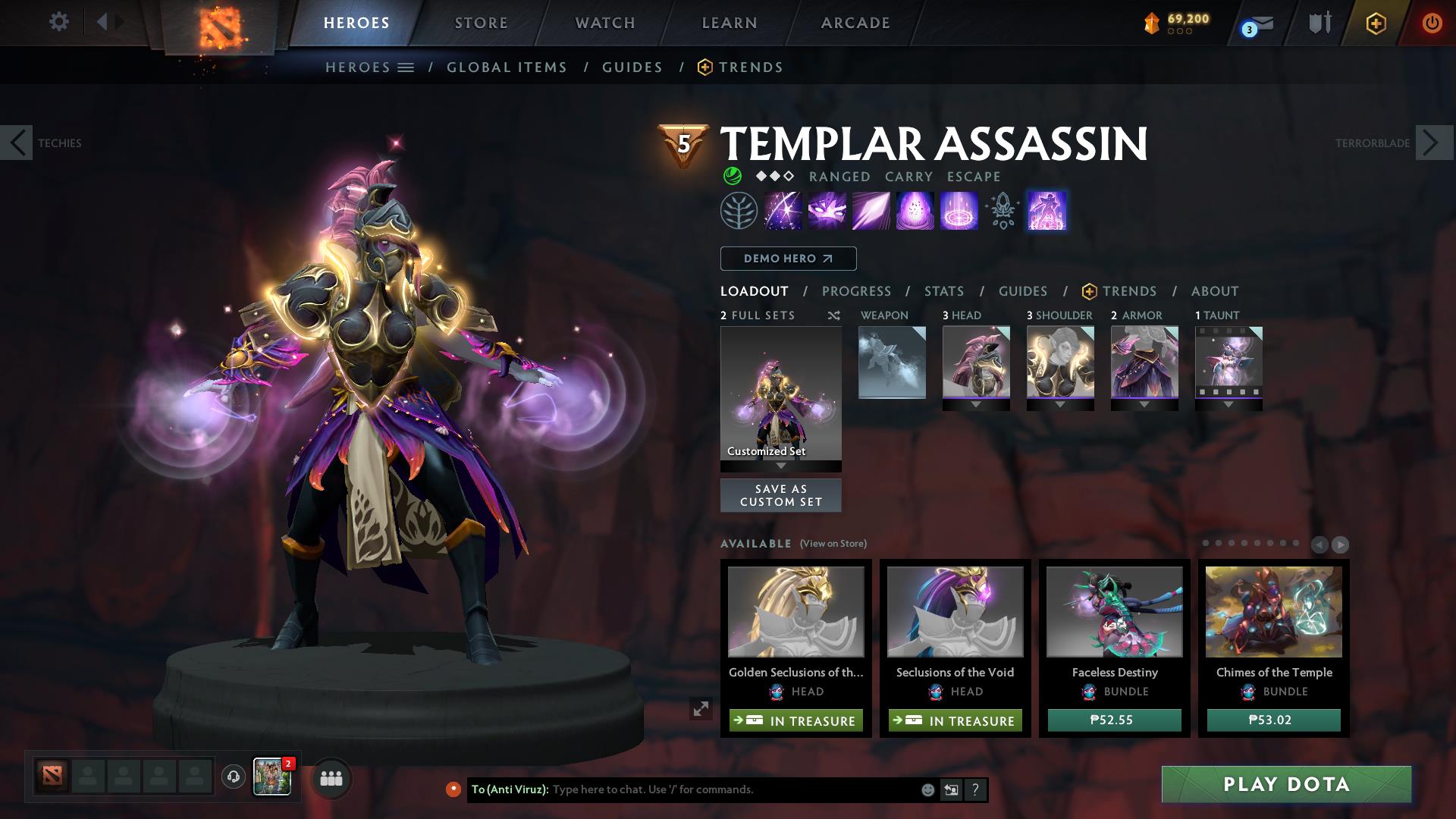Click the friends list icon near the chat
1456x819 pixels.
tap(330, 778)
